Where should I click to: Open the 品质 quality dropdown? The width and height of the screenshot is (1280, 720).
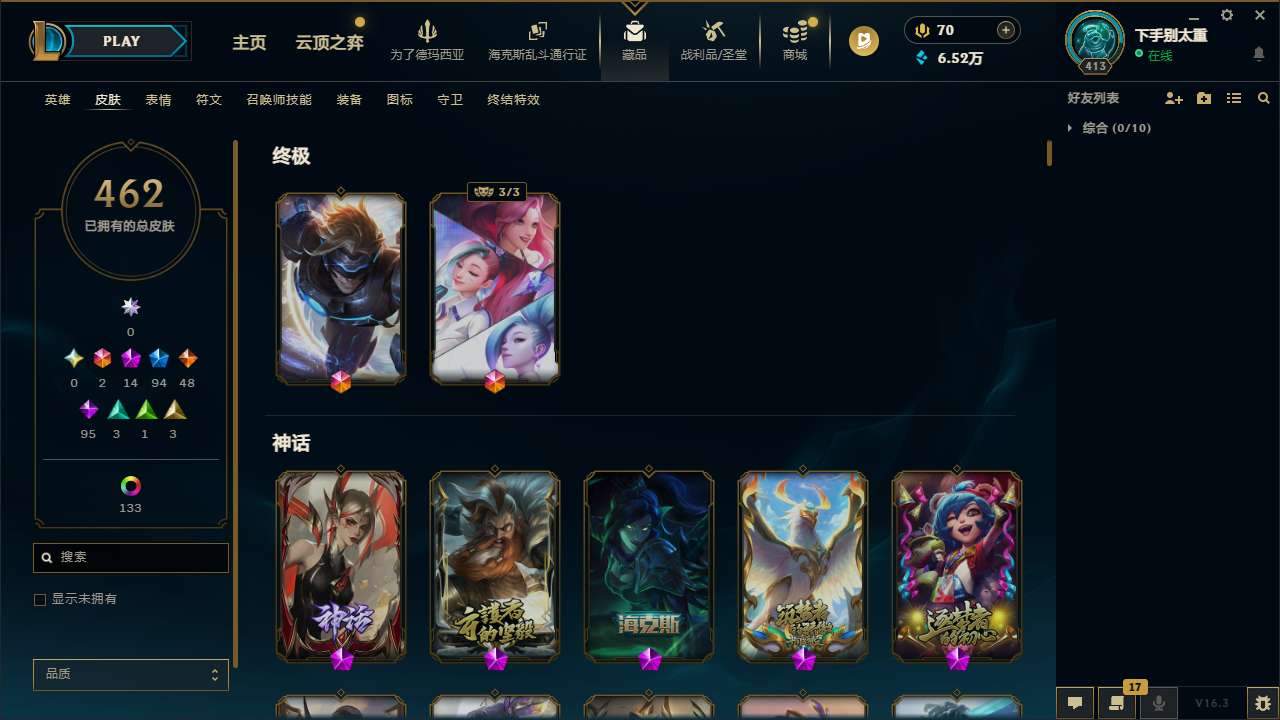pos(130,674)
